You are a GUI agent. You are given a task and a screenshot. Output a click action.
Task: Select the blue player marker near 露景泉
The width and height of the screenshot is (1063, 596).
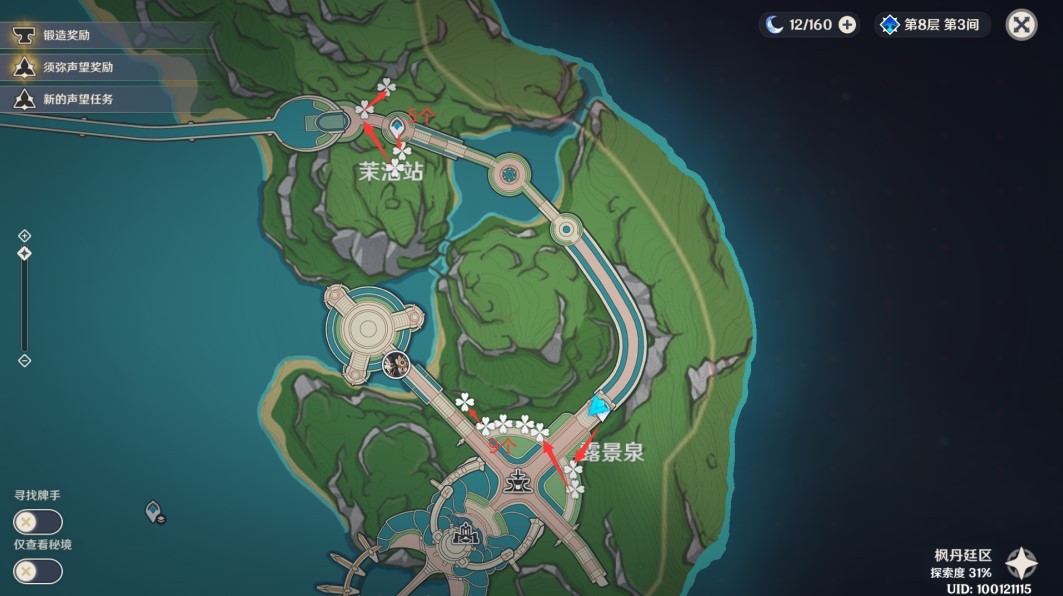599,406
